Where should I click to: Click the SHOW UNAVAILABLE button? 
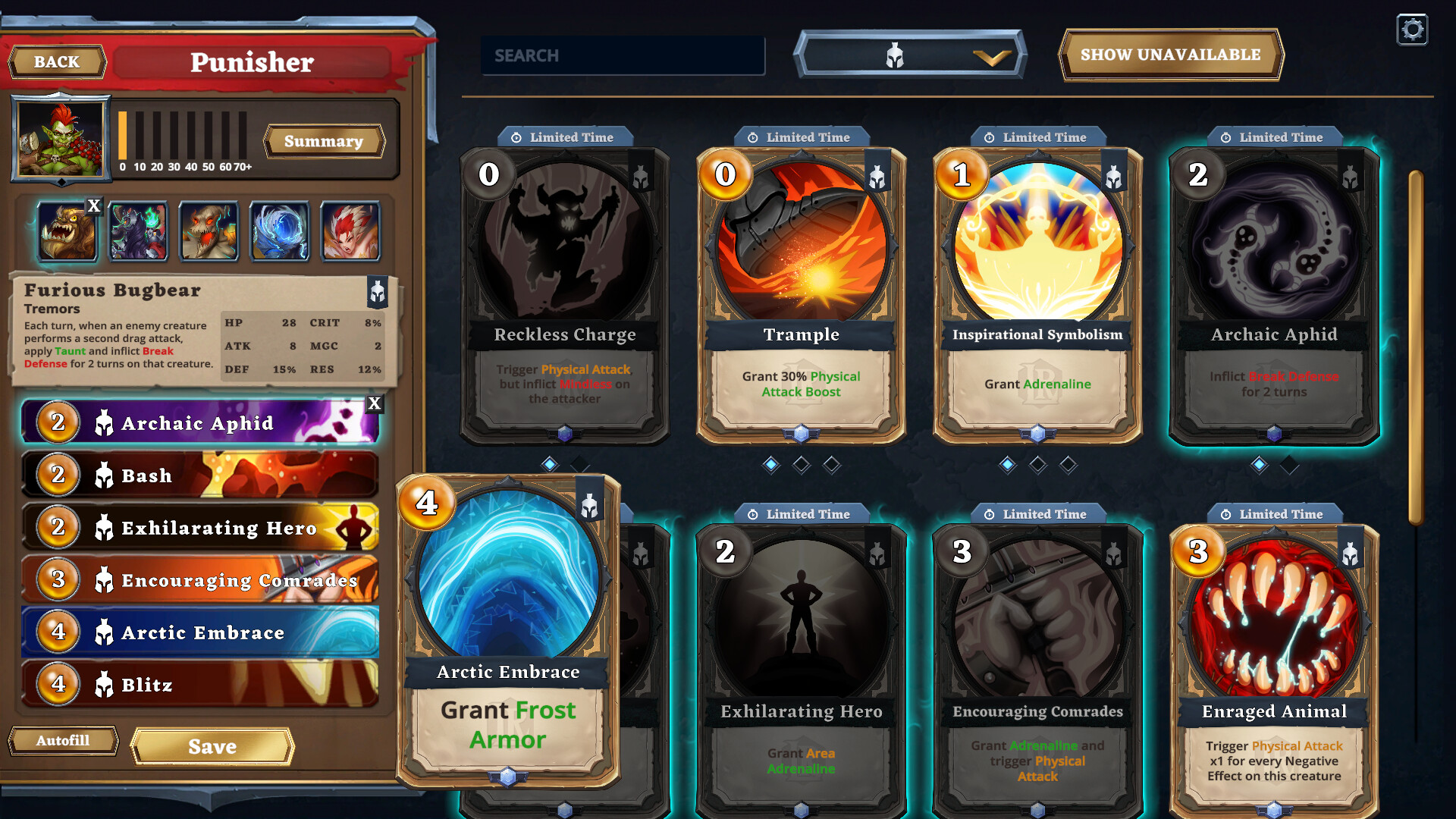click(x=1170, y=55)
